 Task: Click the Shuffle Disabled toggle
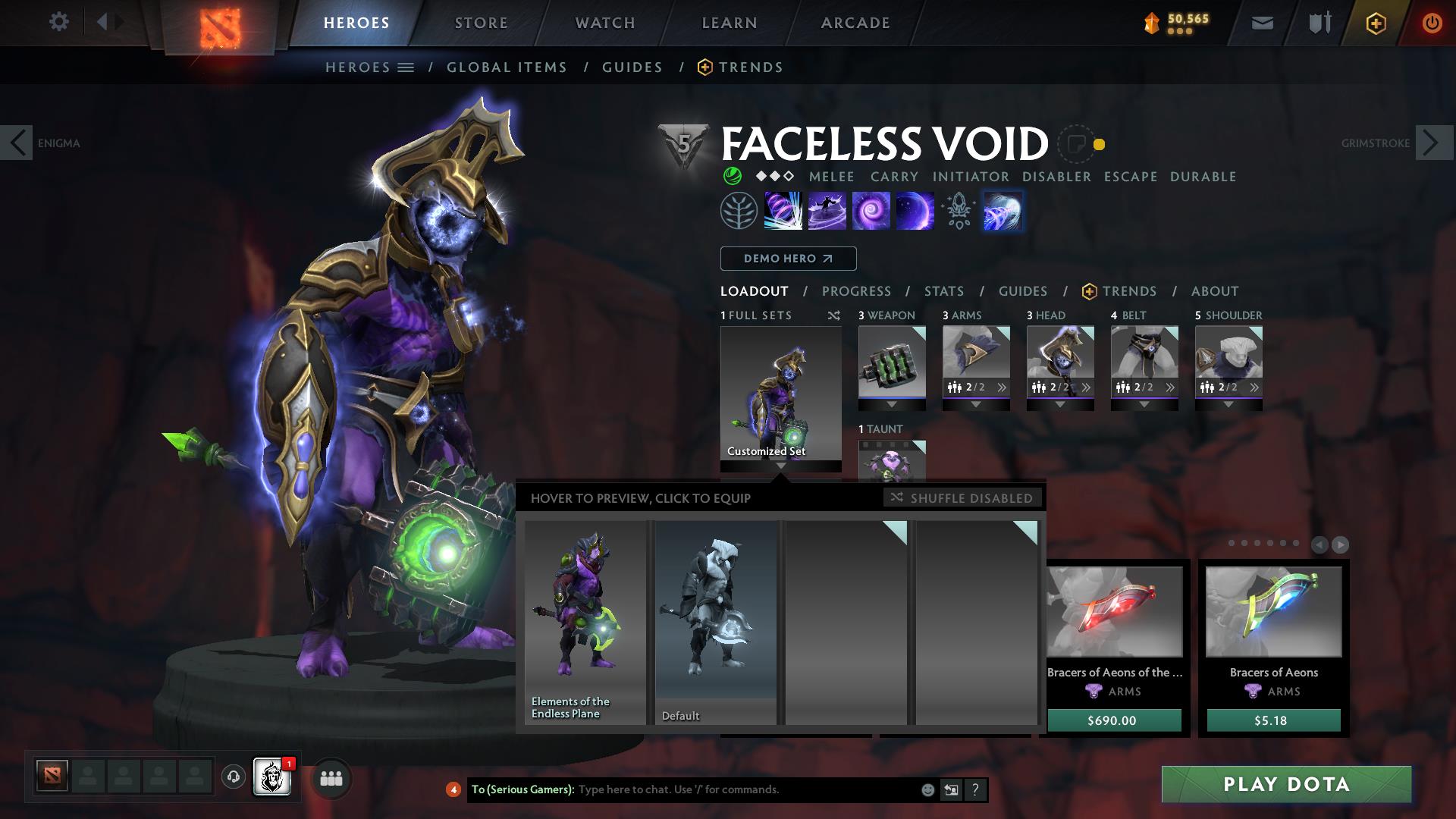point(963,498)
